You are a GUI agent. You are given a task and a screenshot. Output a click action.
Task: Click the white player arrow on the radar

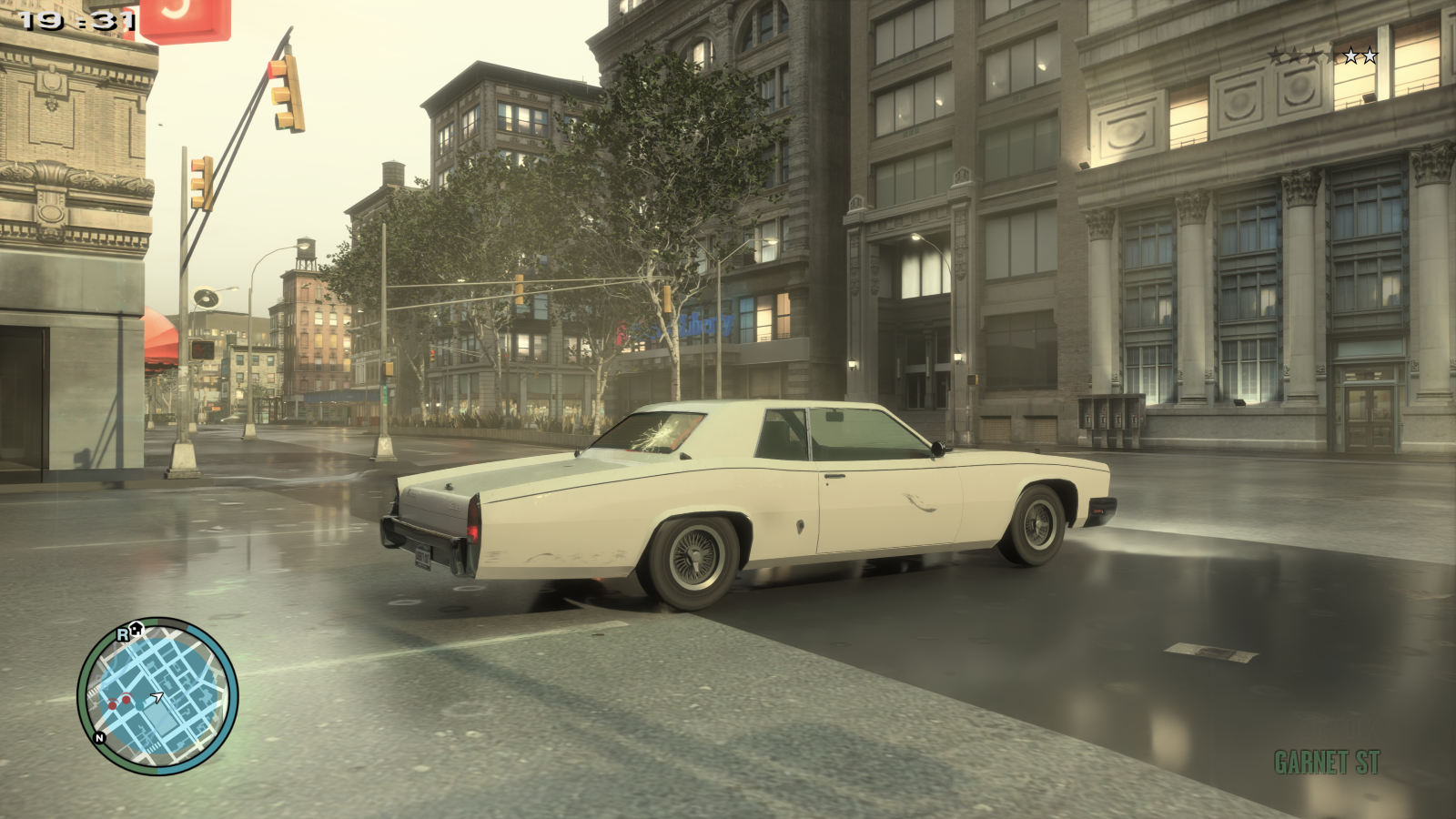157,695
